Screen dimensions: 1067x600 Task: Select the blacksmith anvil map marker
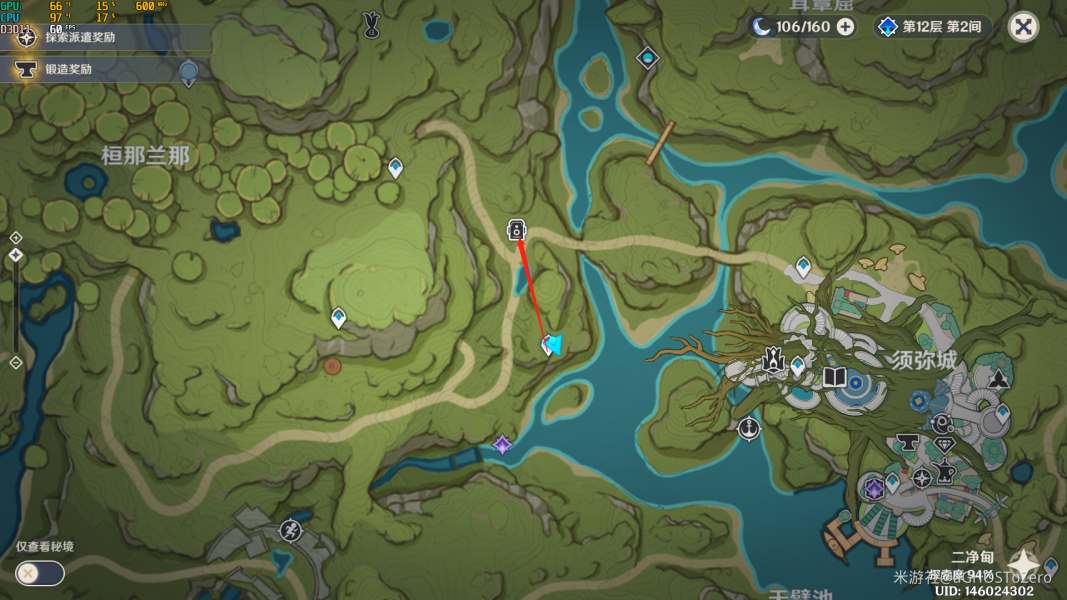pyautogui.click(x=908, y=441)
